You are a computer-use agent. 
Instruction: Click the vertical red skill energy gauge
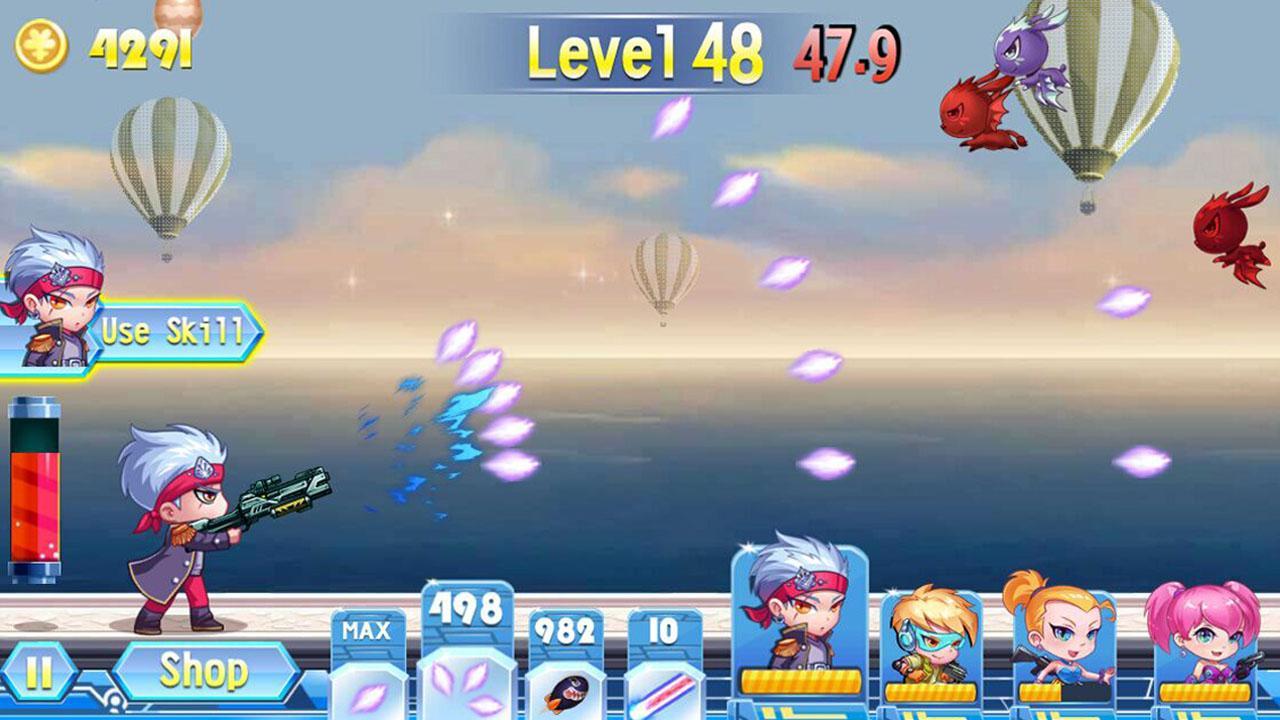coord(33,490)
